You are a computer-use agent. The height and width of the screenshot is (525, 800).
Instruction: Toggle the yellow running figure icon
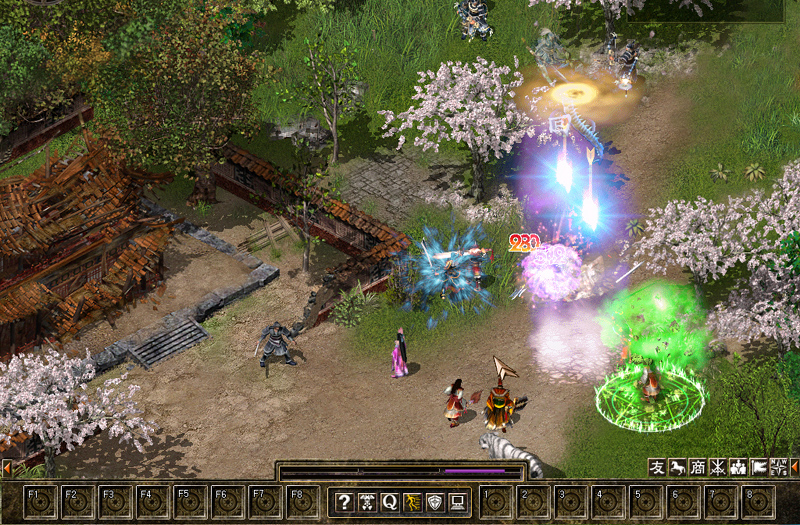click(x=411, y=502)
